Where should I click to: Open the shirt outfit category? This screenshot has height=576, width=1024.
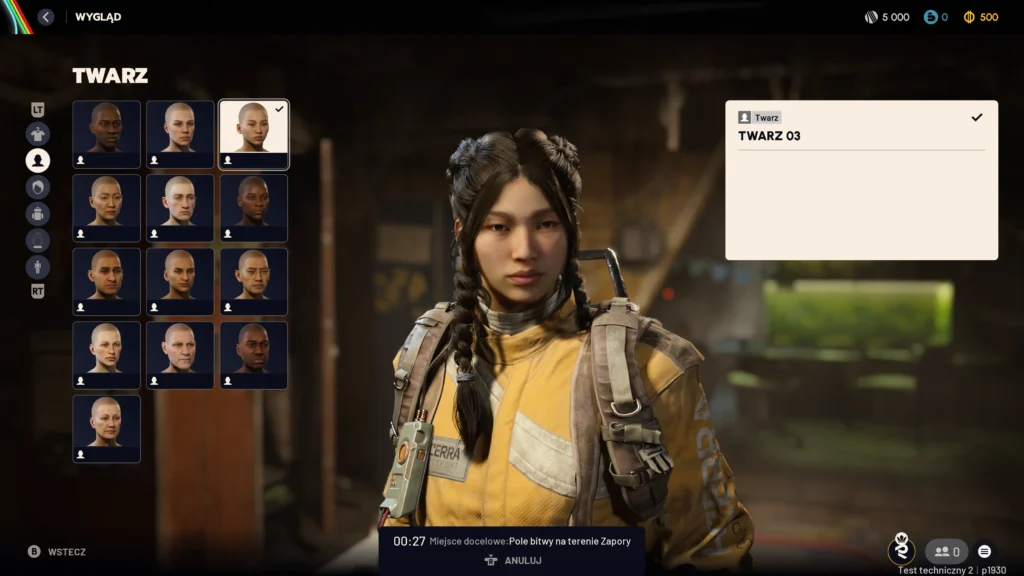[38, 134]
